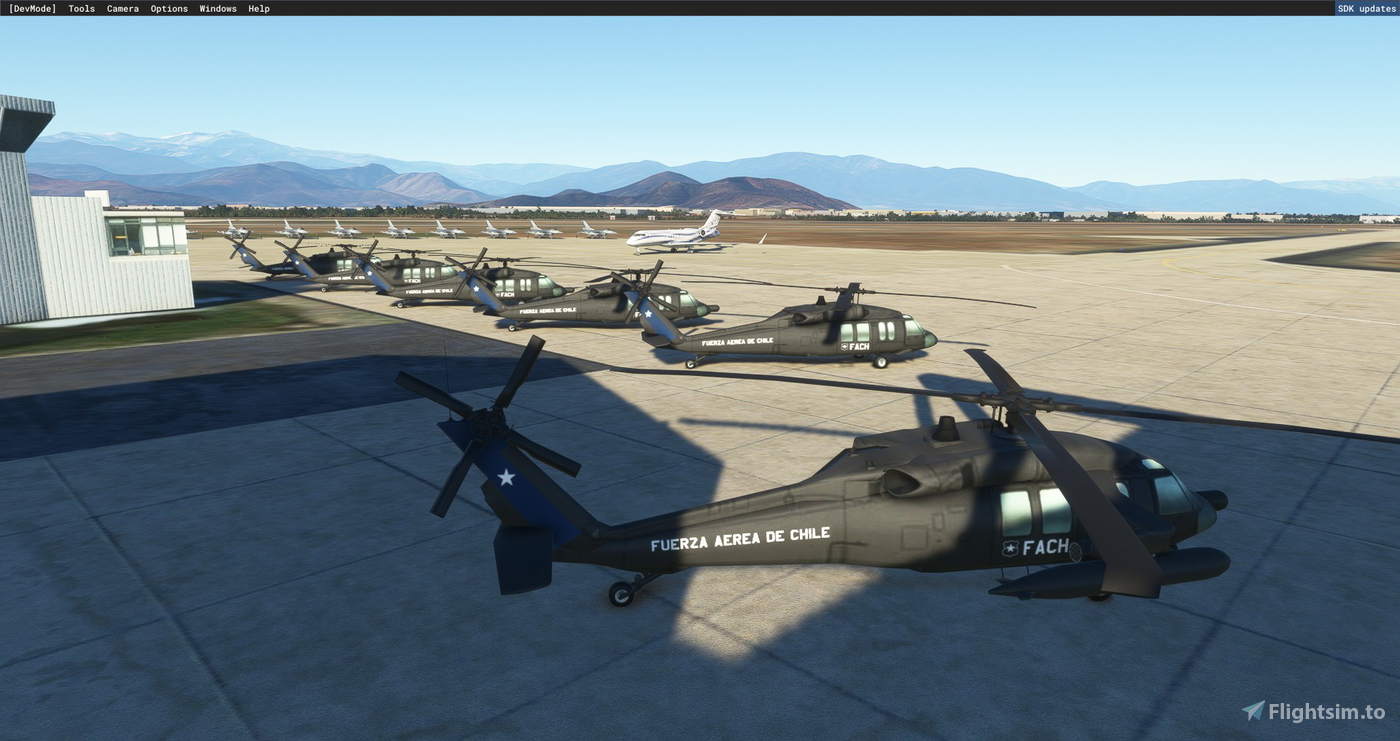Open the Windows menu
1400x741 pixels.
pyautogui.click(x=217, y=8)
